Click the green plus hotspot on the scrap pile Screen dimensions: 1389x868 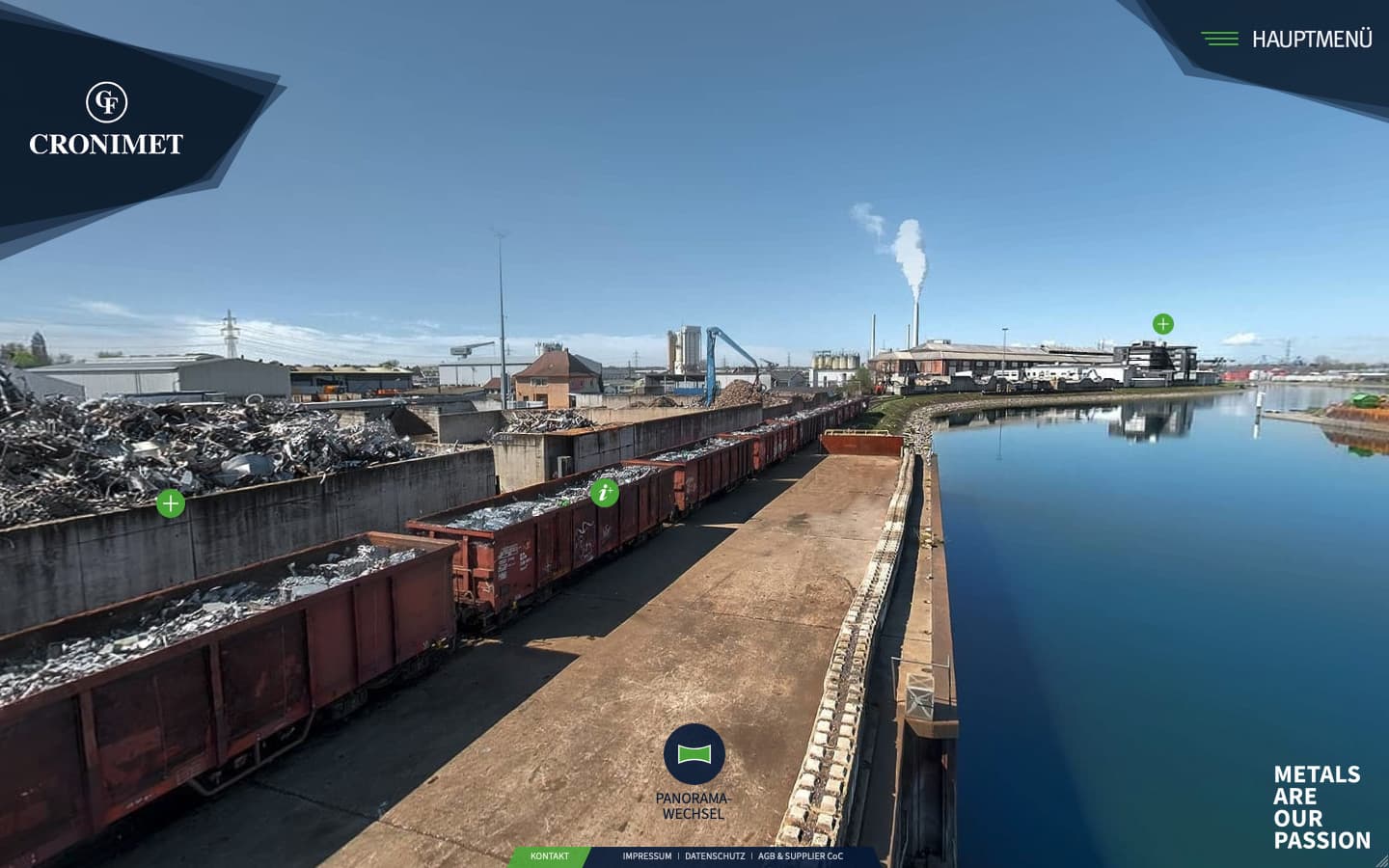point(170,502)
